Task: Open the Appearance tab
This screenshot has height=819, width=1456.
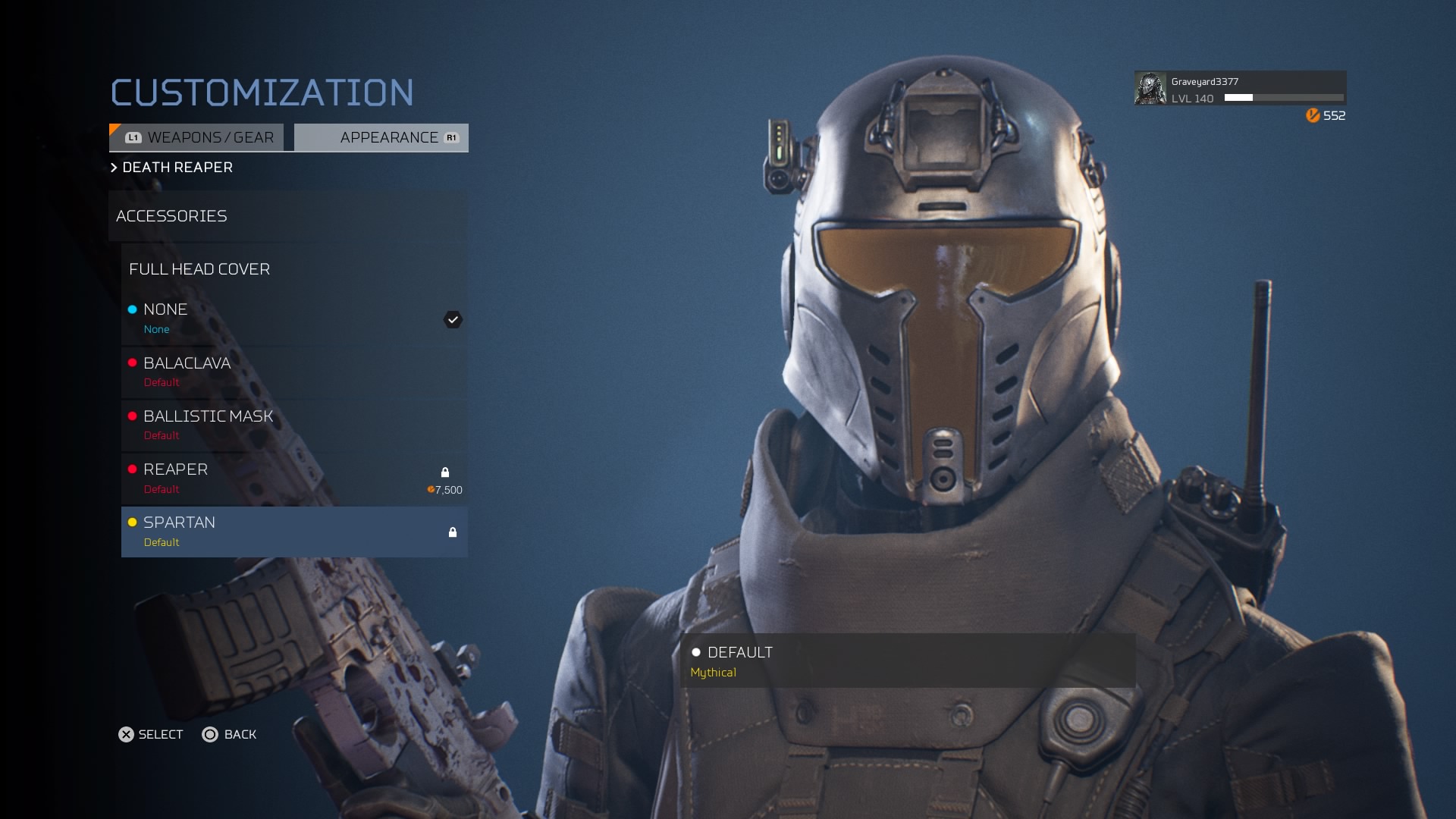Action: [x=381, y=137]
